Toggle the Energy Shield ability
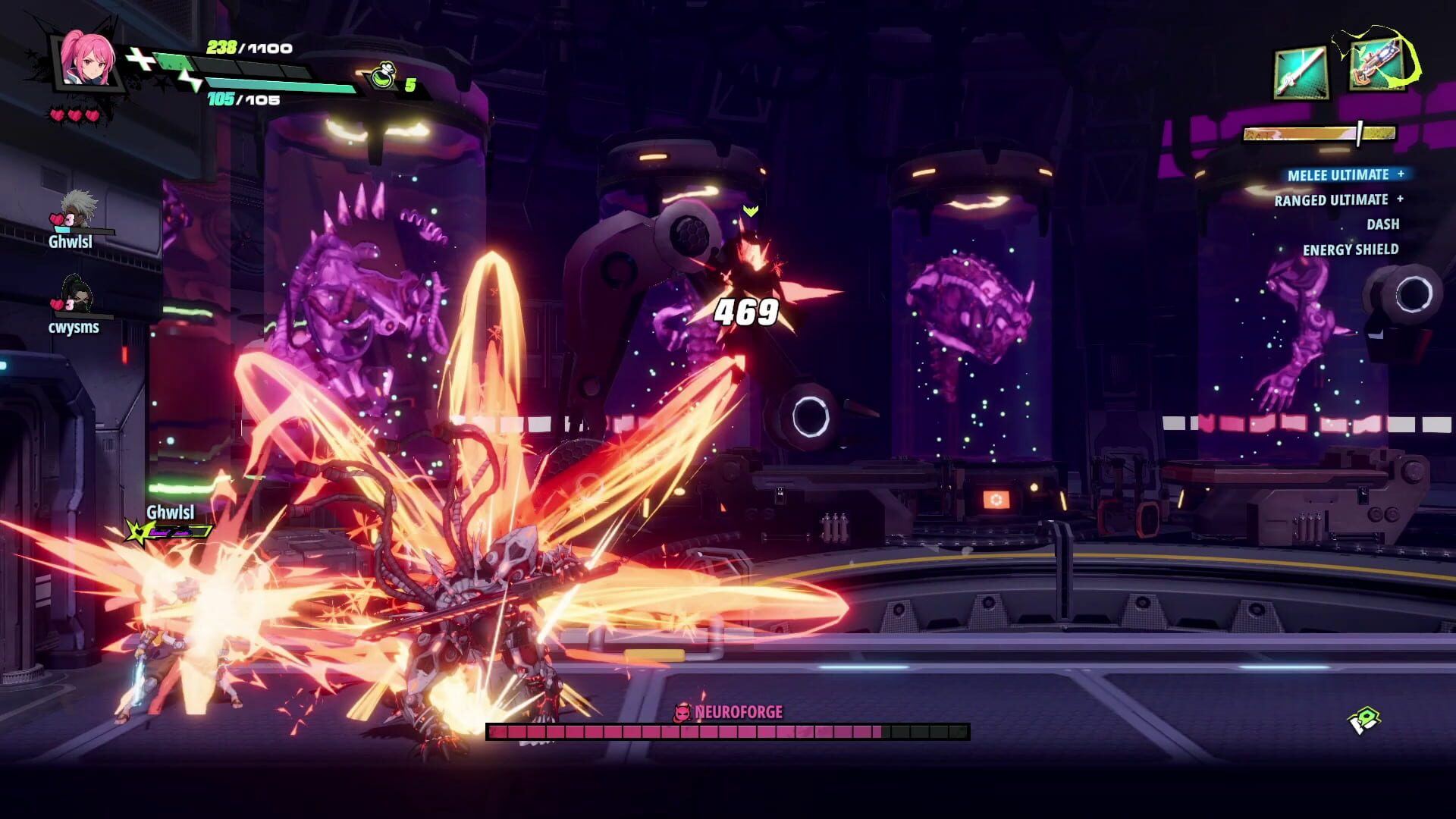1456x819 pixels. tap(1352, 248)
